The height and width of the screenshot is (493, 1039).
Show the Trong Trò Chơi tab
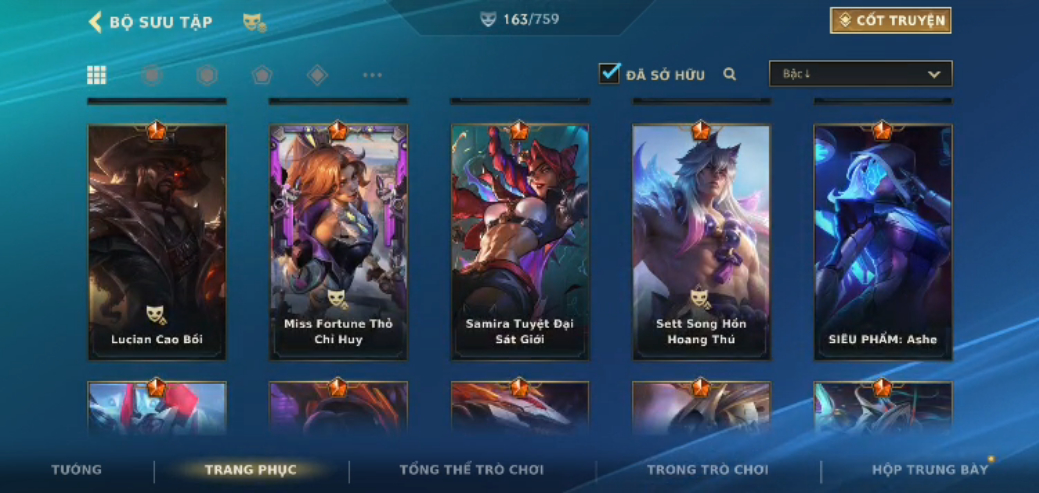pos(707,470)
